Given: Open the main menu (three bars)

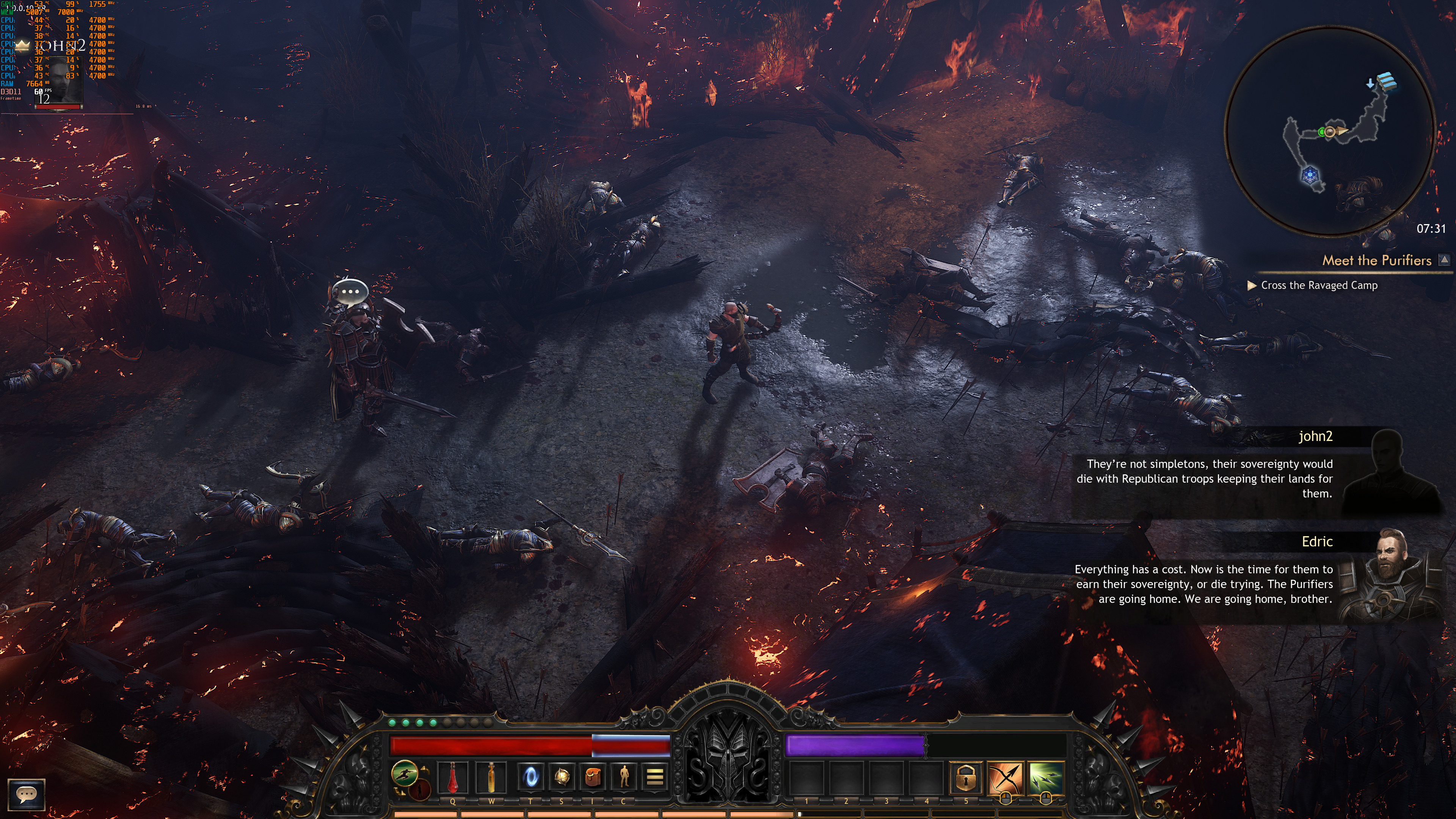Looking at the screenshot, I should 654,777.
